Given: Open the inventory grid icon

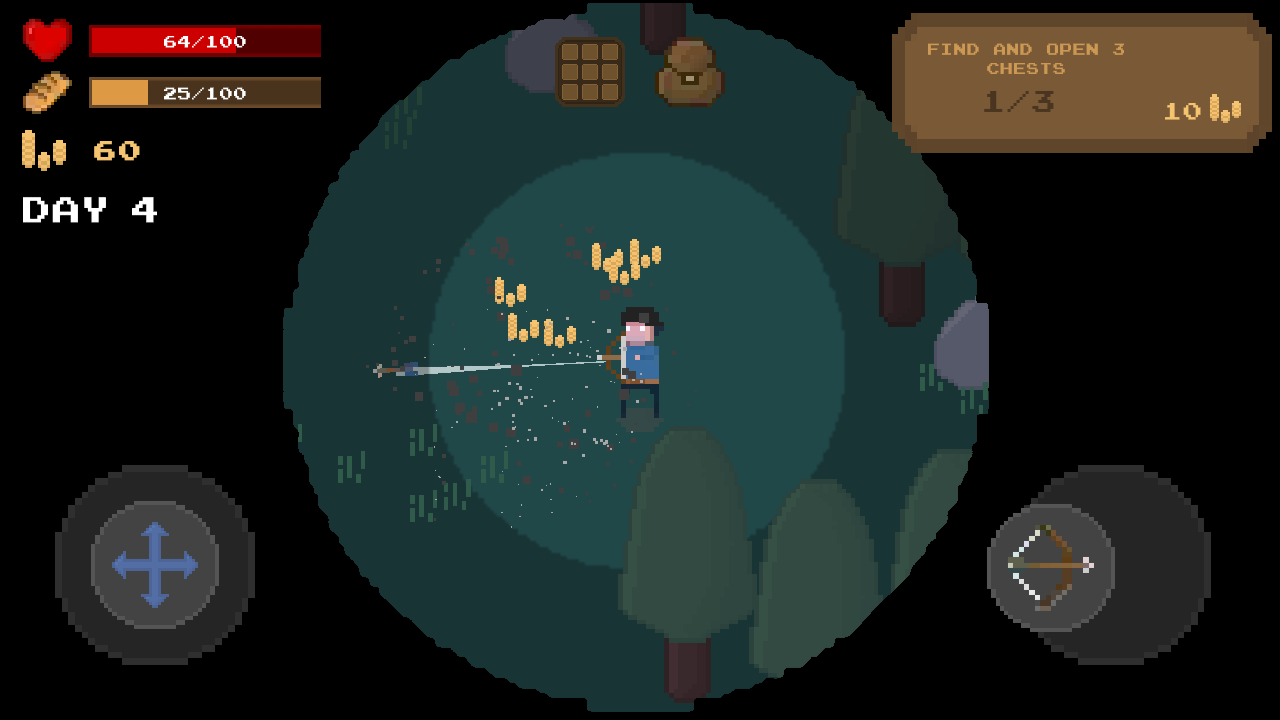Looking at the screenshot, I should [x=591, y=71].
